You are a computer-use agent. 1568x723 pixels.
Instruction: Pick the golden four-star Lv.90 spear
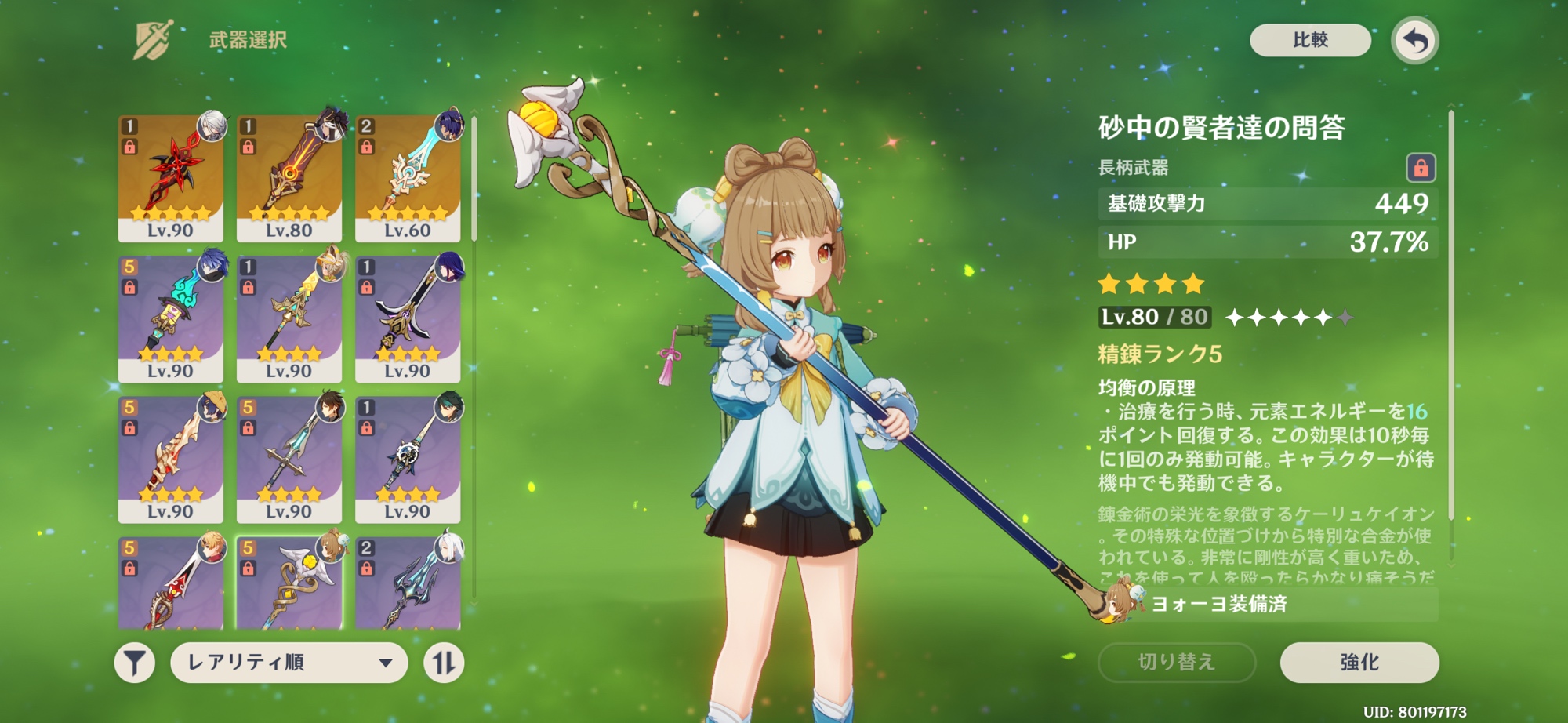289,318
